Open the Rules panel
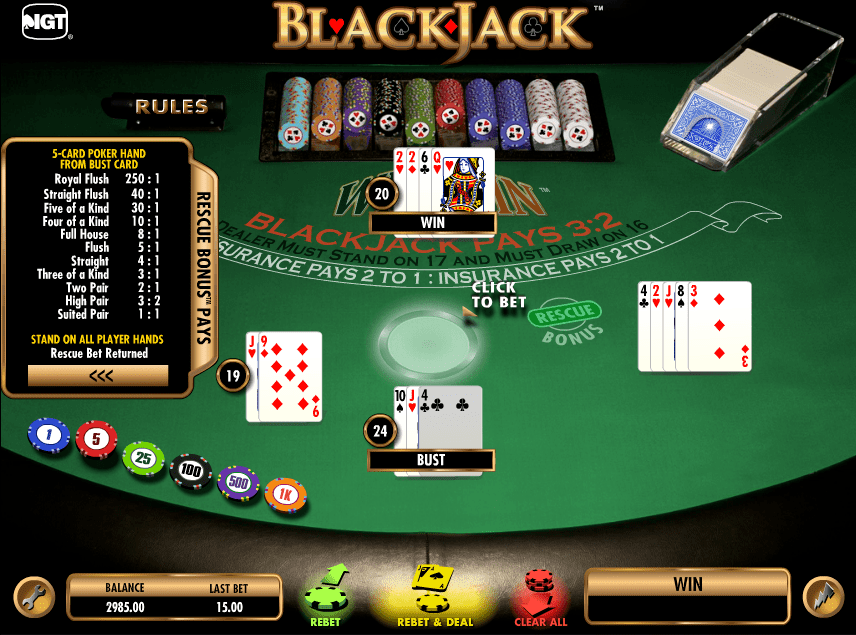The height and width of the screenshot is (635, 856). pos(171,106)
